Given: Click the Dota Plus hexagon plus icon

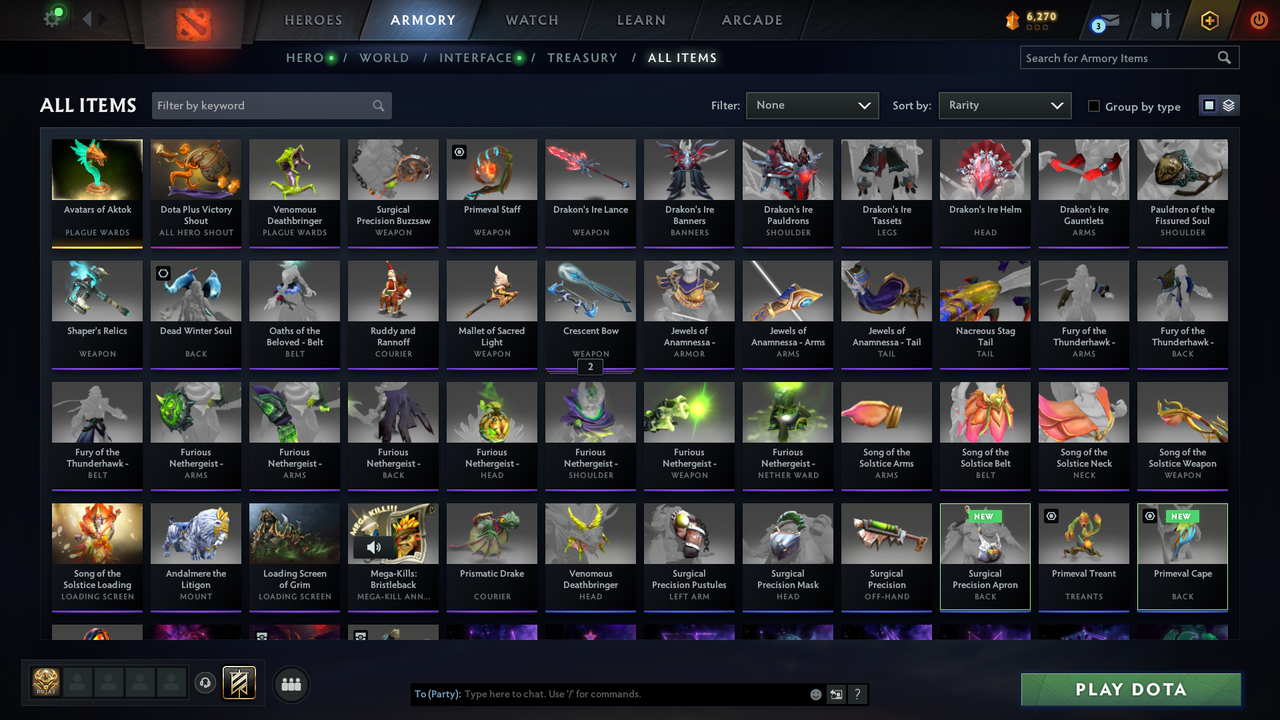Looking at the screenshot, I should click(1209, 19).
